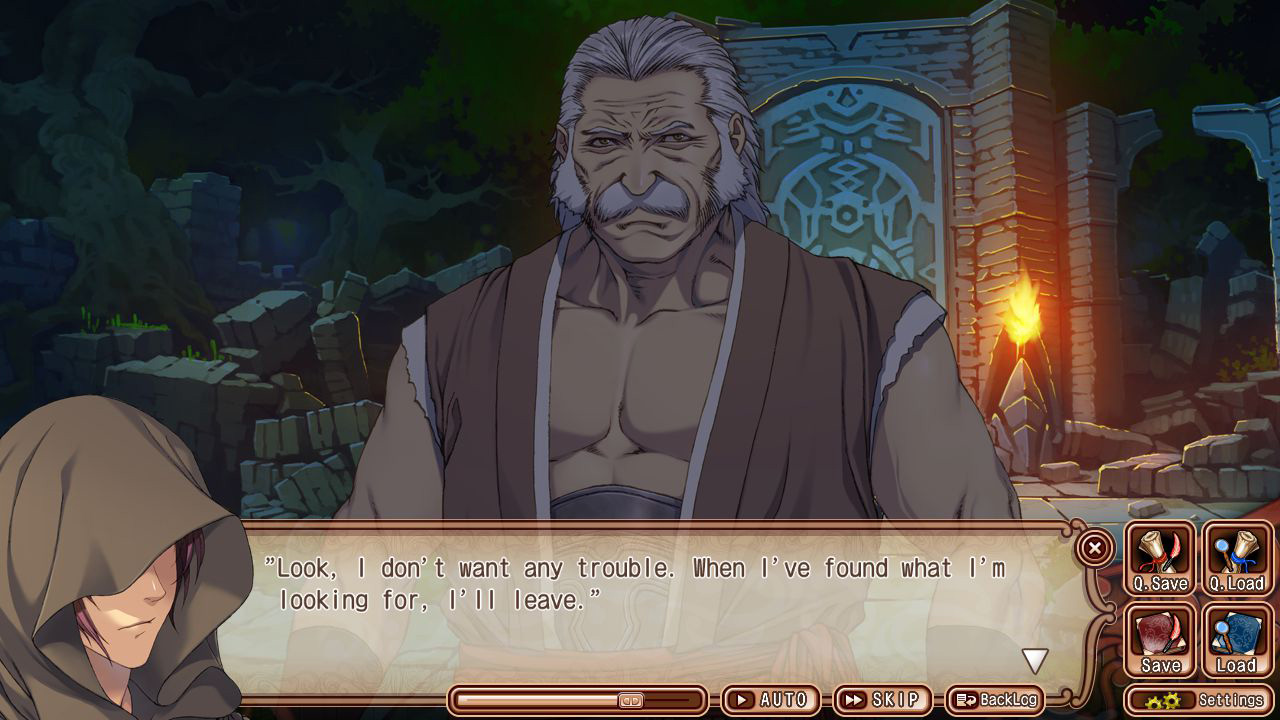Show the BackLog history
The image size is (1280, 720).
[x=995, y=700]
